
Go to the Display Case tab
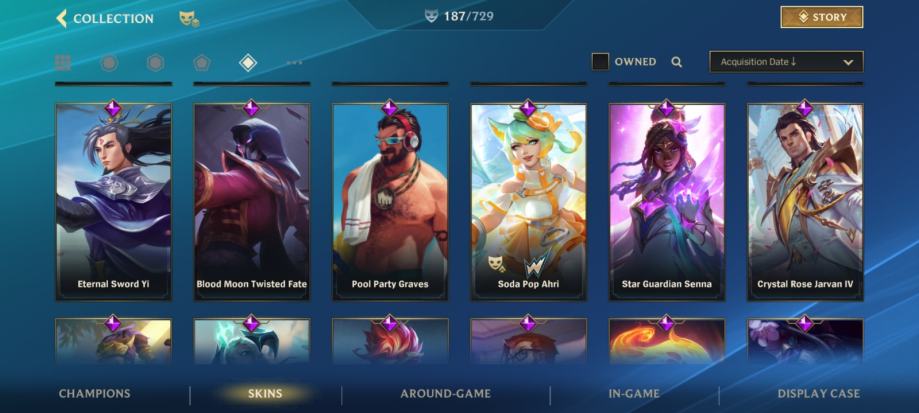818,394
